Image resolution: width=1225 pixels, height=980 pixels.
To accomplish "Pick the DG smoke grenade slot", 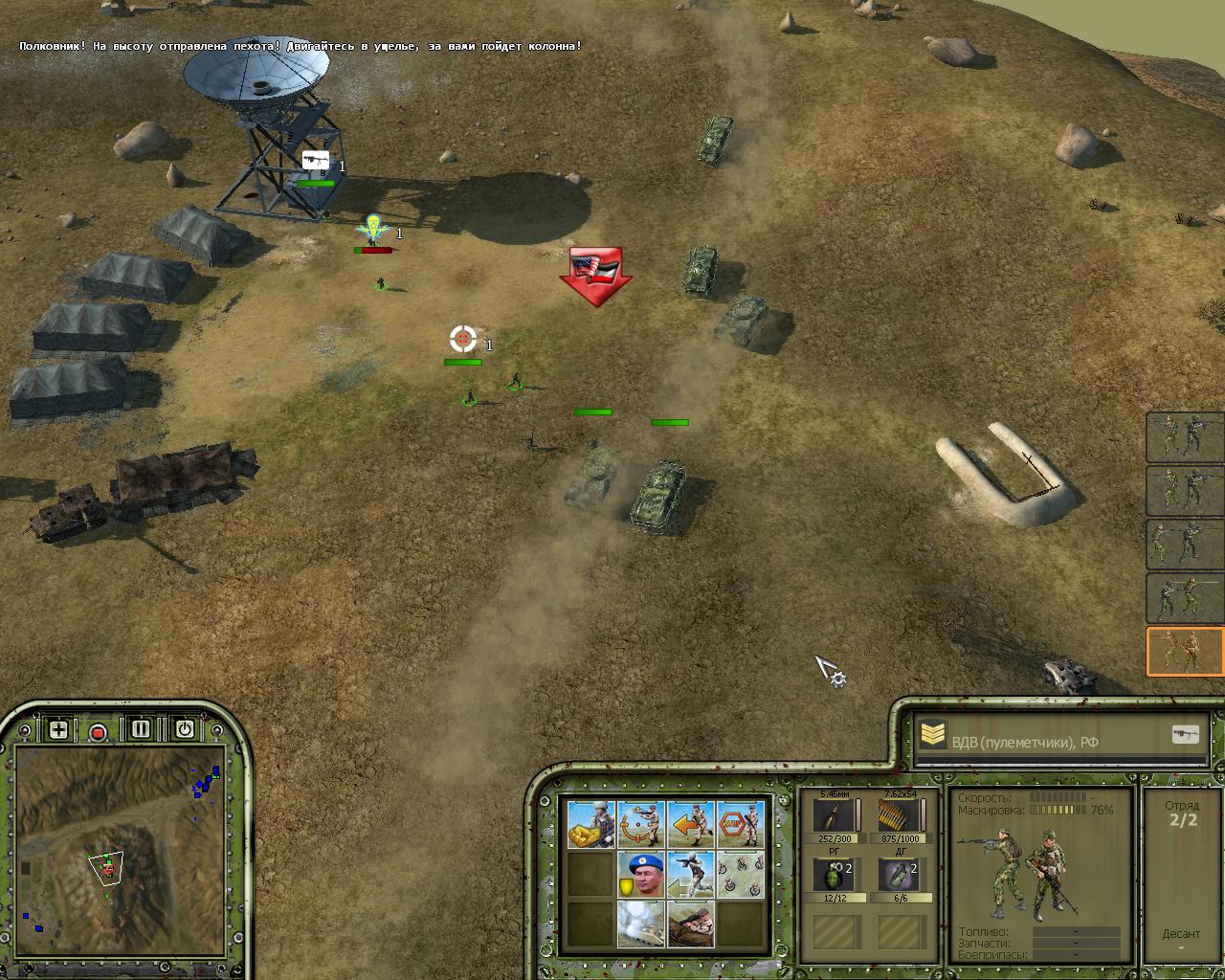I will coord(898,876).
